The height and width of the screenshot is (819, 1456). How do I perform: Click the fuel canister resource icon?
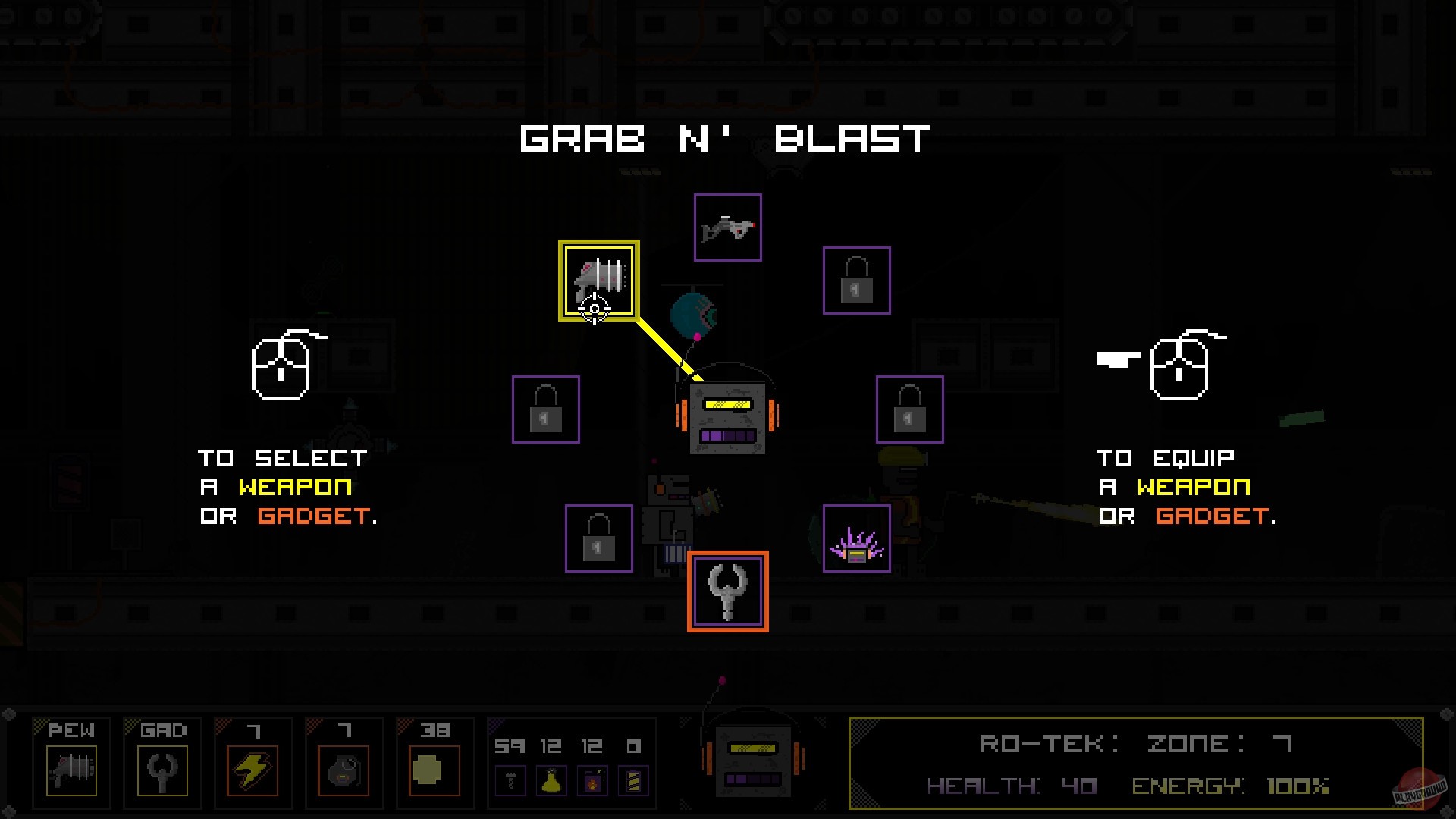[591, 781]
